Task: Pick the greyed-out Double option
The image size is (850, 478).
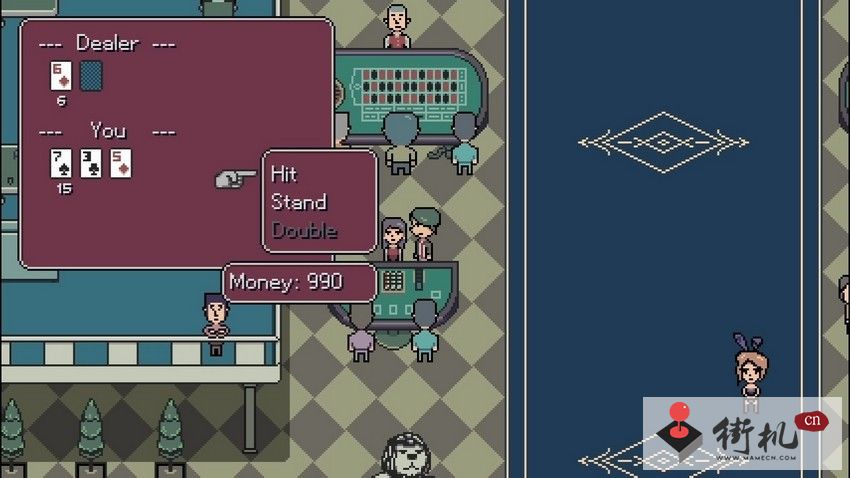Action: (304, 230)
